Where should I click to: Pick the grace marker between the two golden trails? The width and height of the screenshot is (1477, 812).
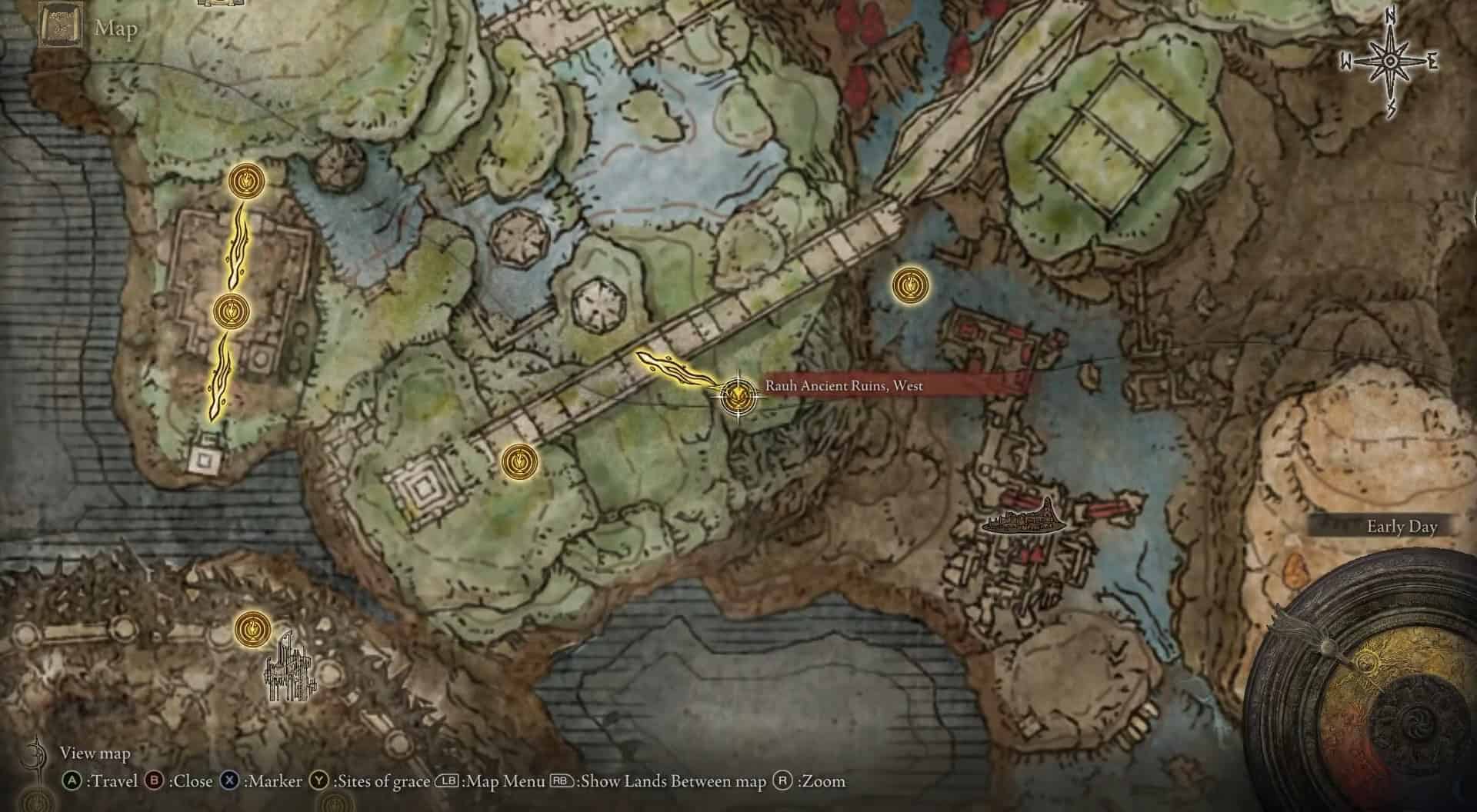coord(230,311)
